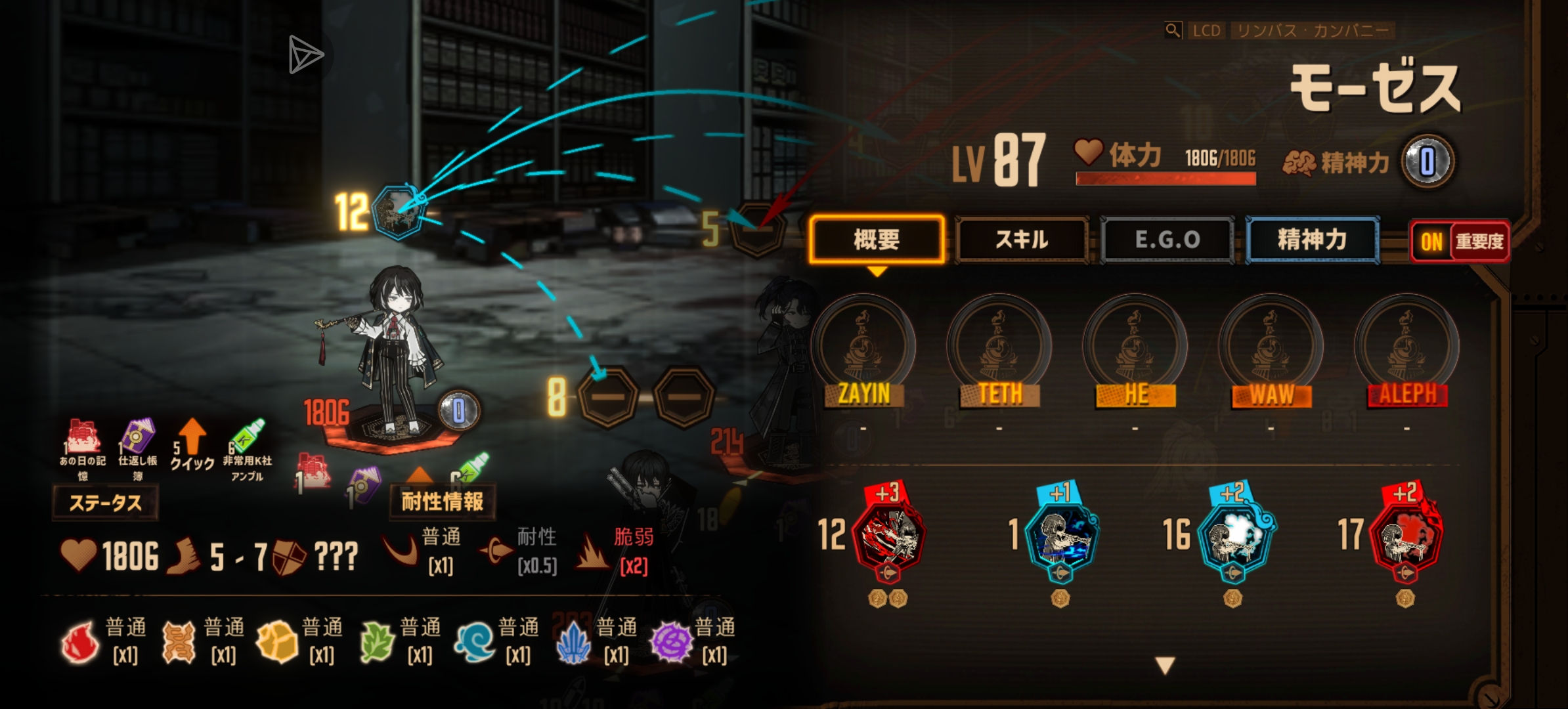Open the スキル skills tab
1568x709 pixels.
pos(1022,240)
